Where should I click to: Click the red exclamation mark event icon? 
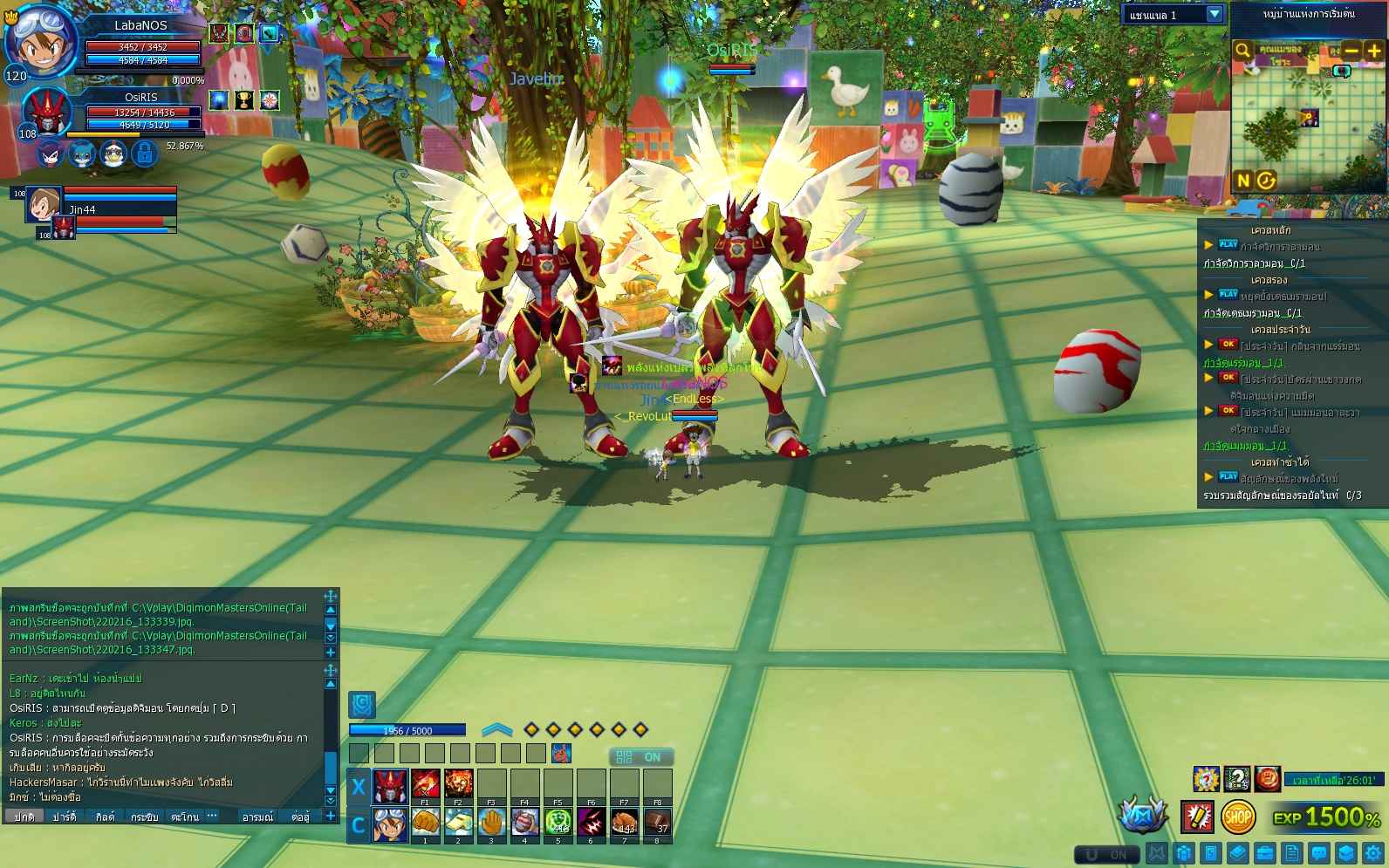pyautogui.click(x=1197, y=817)
